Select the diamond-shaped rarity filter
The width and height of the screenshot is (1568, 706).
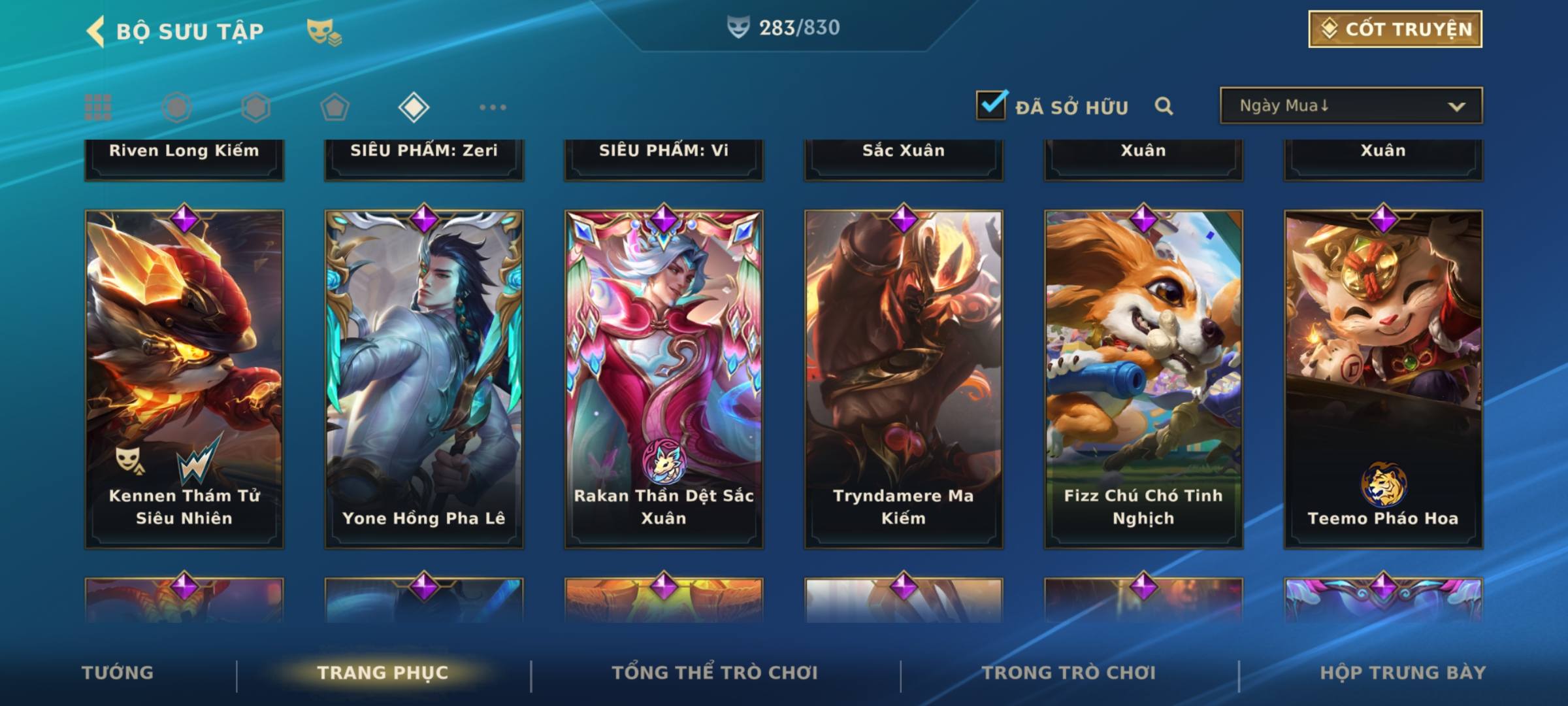pyautogui.click(x=414, y=107)
